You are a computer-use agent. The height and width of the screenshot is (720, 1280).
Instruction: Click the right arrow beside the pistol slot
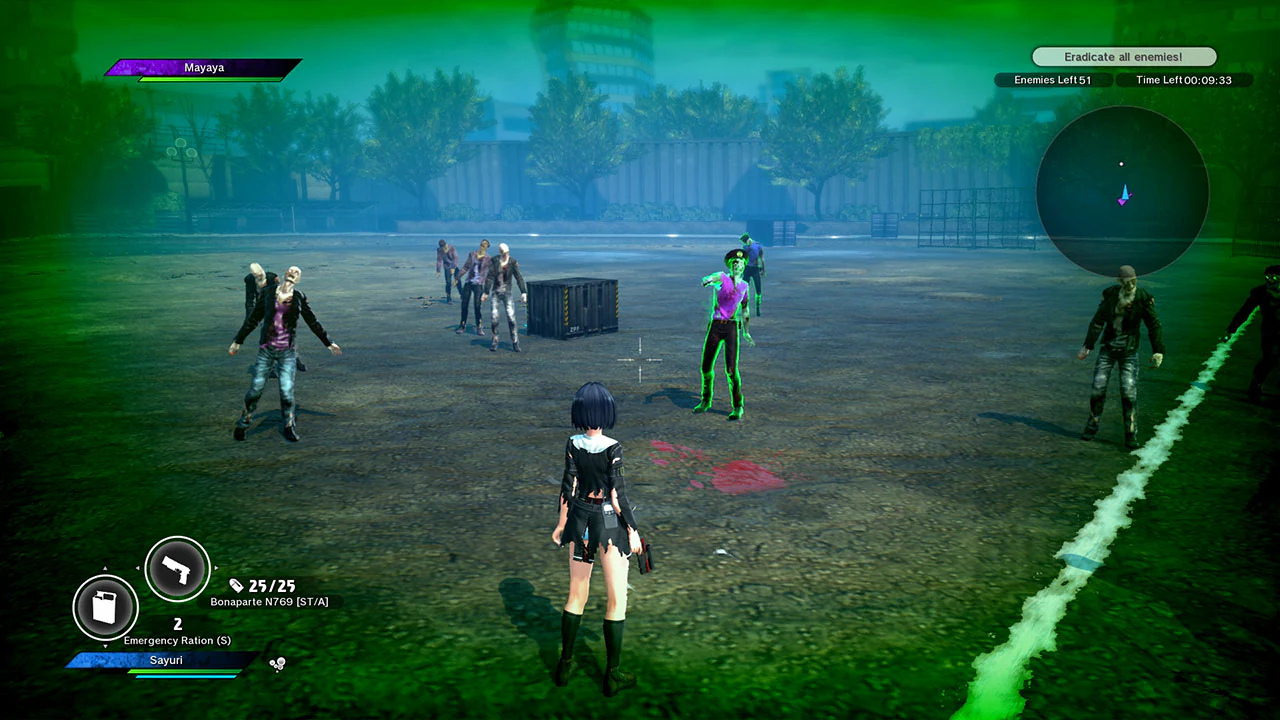coord(216,568)
